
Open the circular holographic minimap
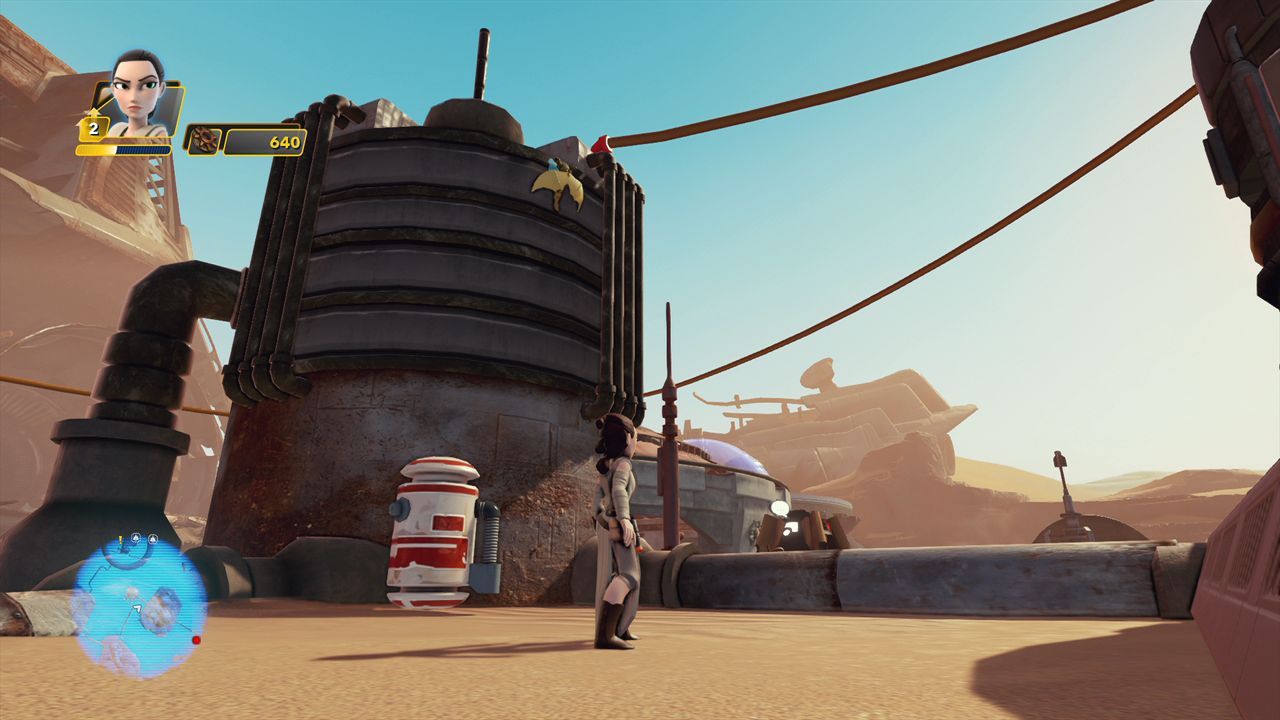coord(139,606)
